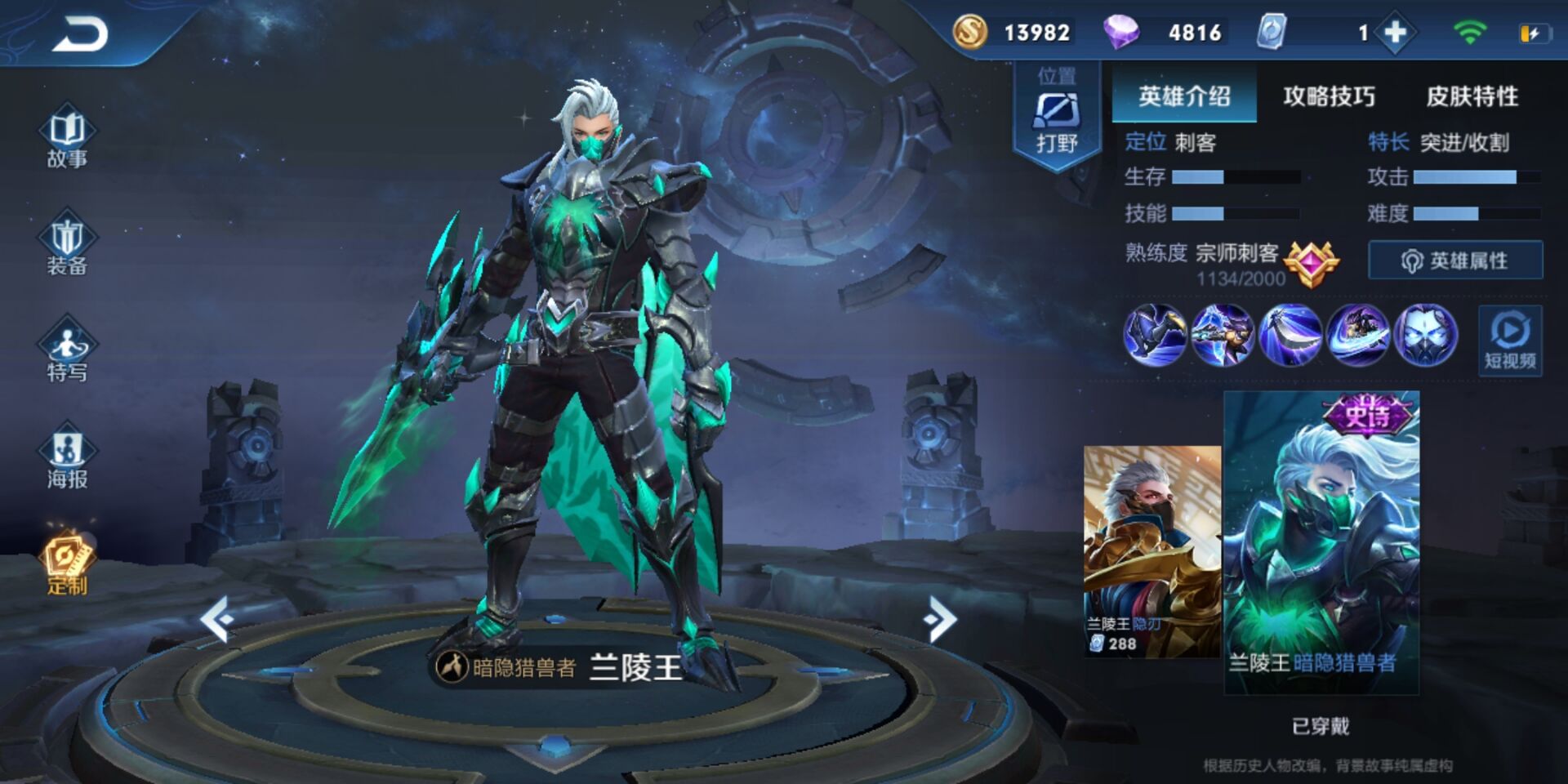Image resolution: width=1568 pixels, height=784 pixels.
Task: Select the 兰陵王 隐刃 skin thumbnail
Action: [x=1151, y=551]
